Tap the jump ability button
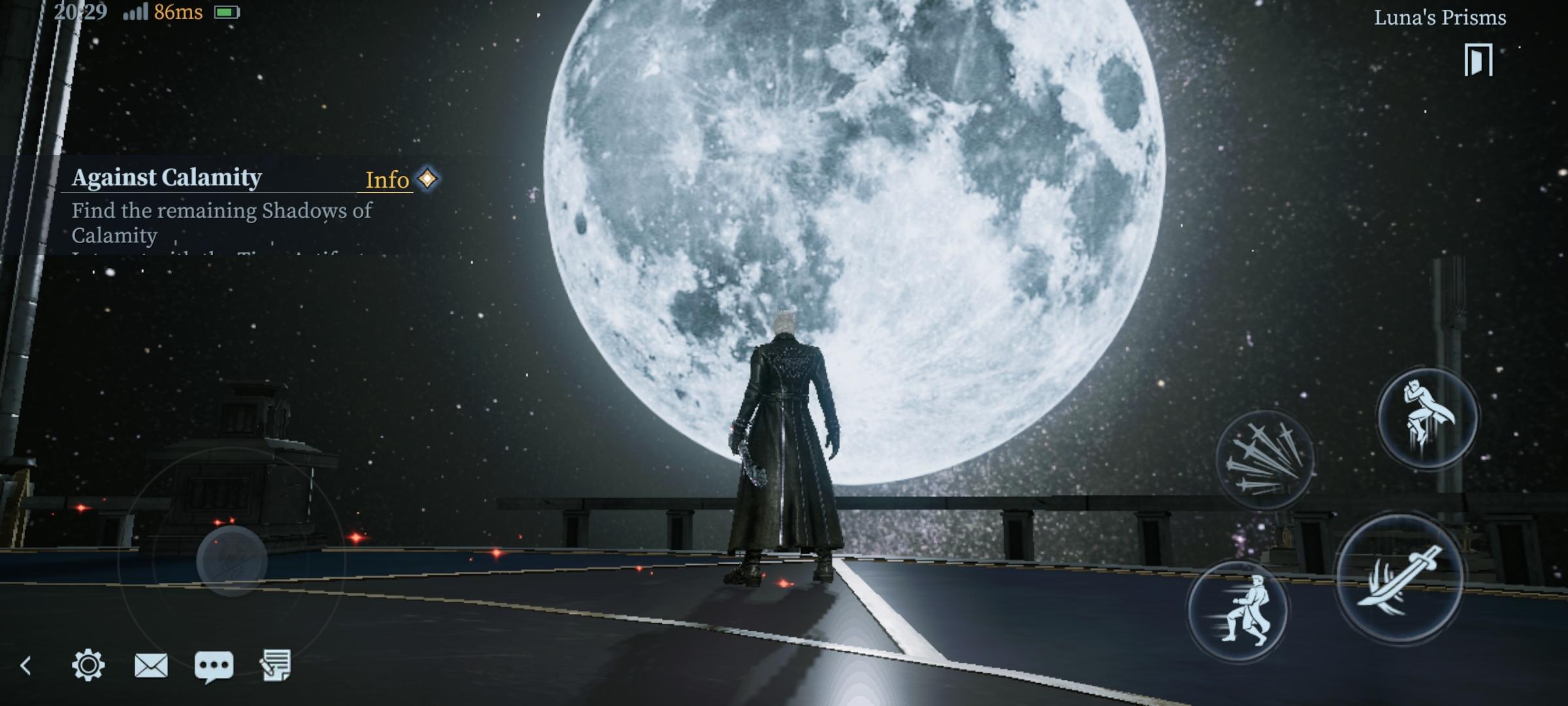The height and width of the screenshot is (706, 1568). pos(1427,417)
